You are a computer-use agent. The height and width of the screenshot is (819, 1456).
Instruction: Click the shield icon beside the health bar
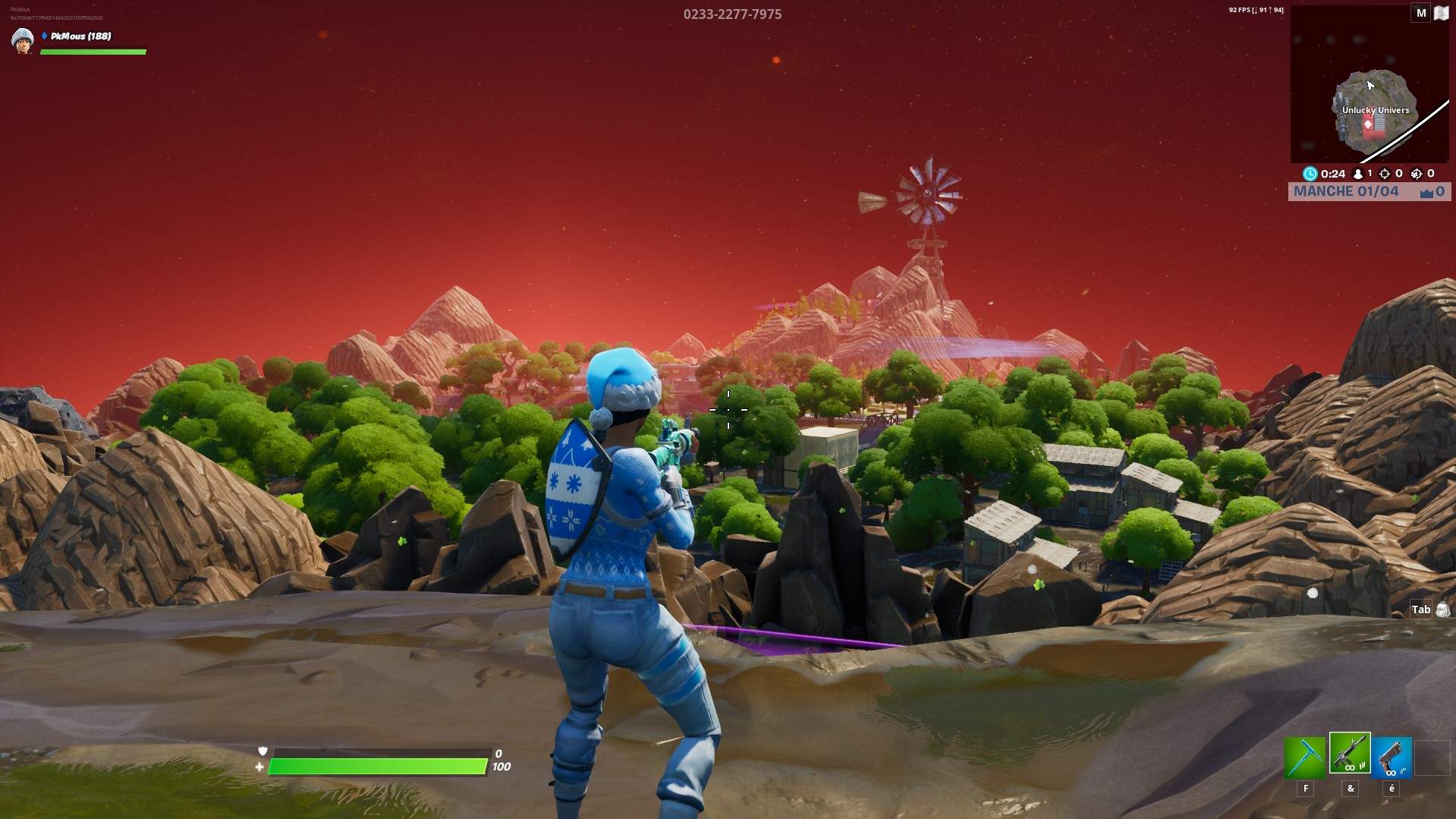(263, 750)
